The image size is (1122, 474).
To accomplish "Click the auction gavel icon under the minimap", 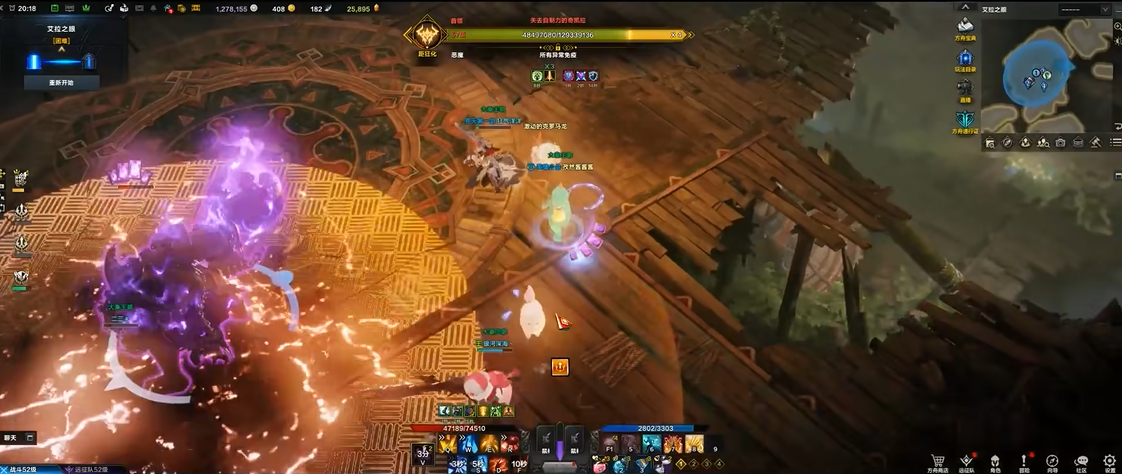I will click(x=1096, y=143).
